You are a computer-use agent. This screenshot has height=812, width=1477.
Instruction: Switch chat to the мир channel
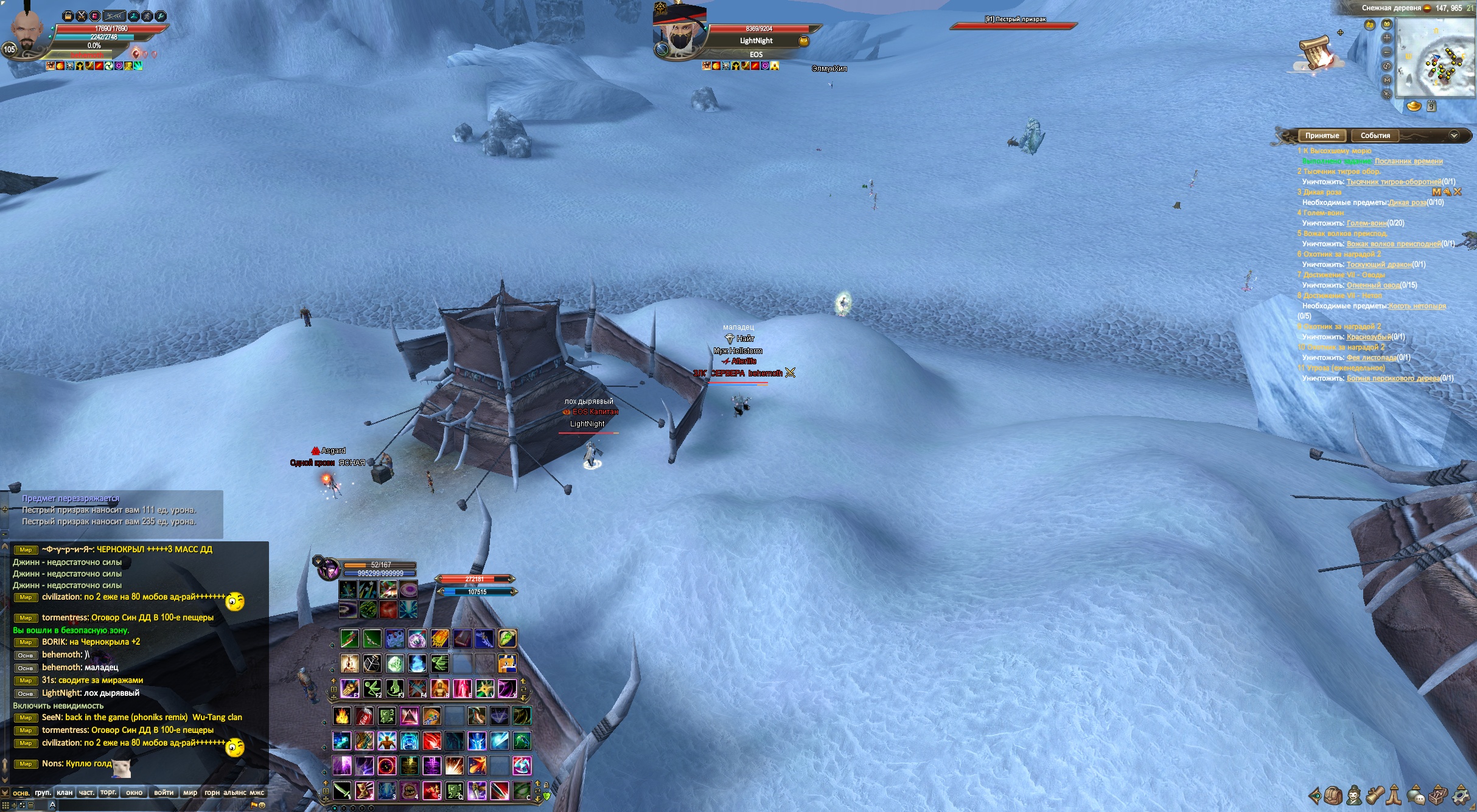(190, 793)
